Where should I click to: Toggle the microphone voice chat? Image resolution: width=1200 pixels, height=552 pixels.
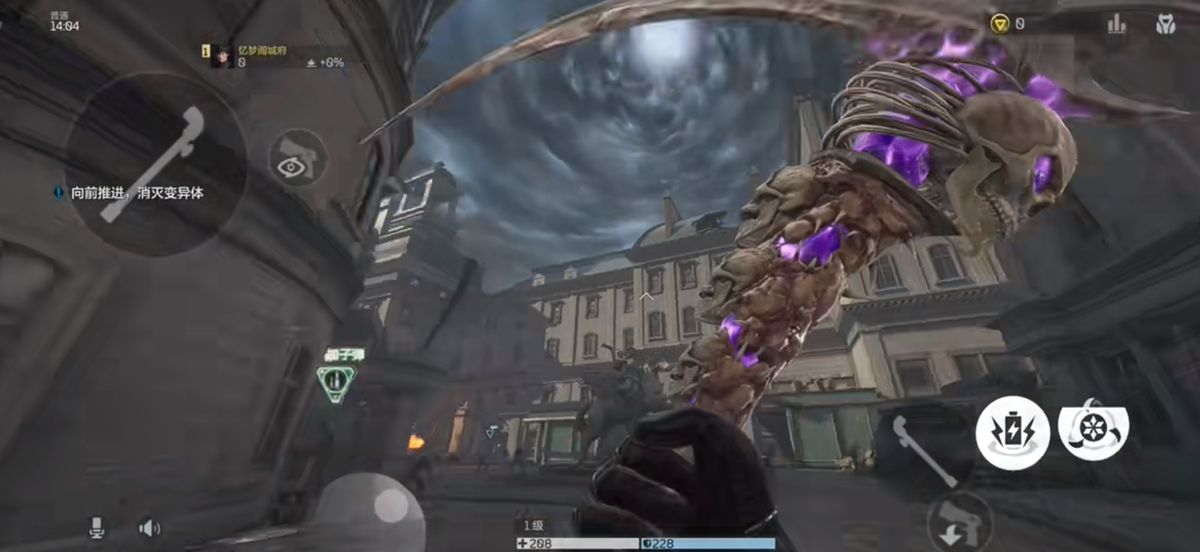click(97, 527)
